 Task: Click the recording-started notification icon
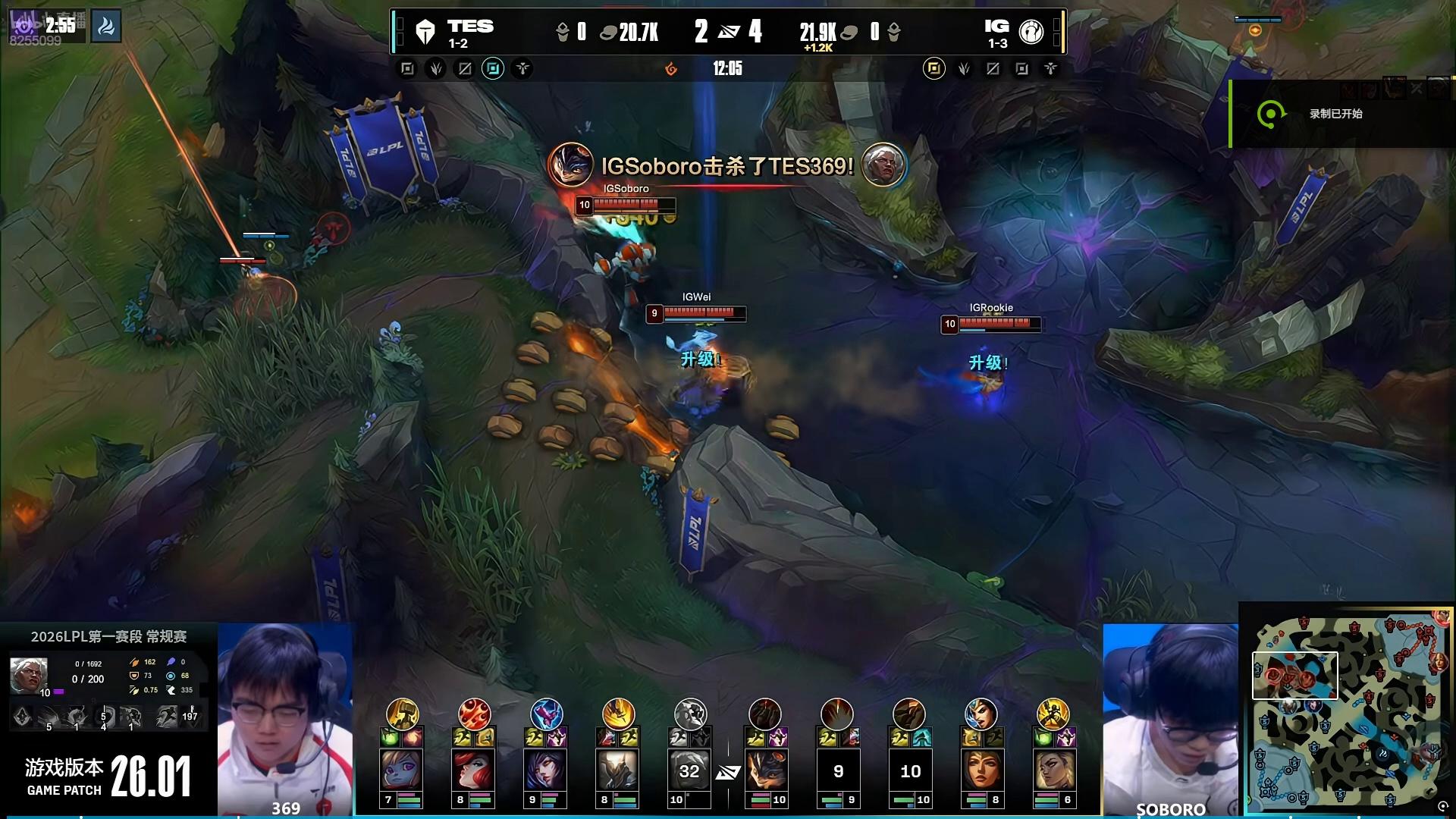coord(1270,114)
